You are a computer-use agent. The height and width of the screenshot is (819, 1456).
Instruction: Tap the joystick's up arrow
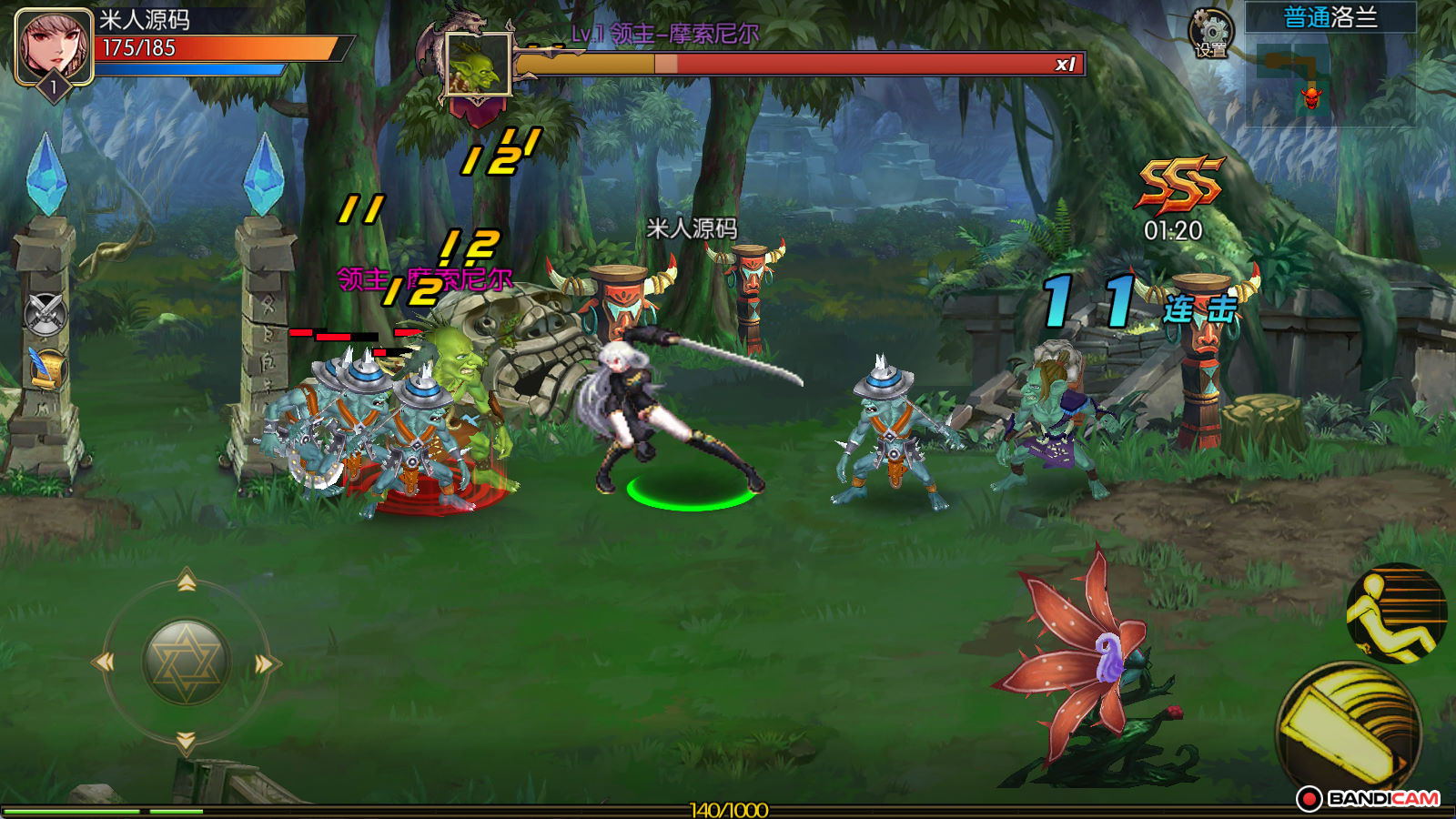pos(187,581)
